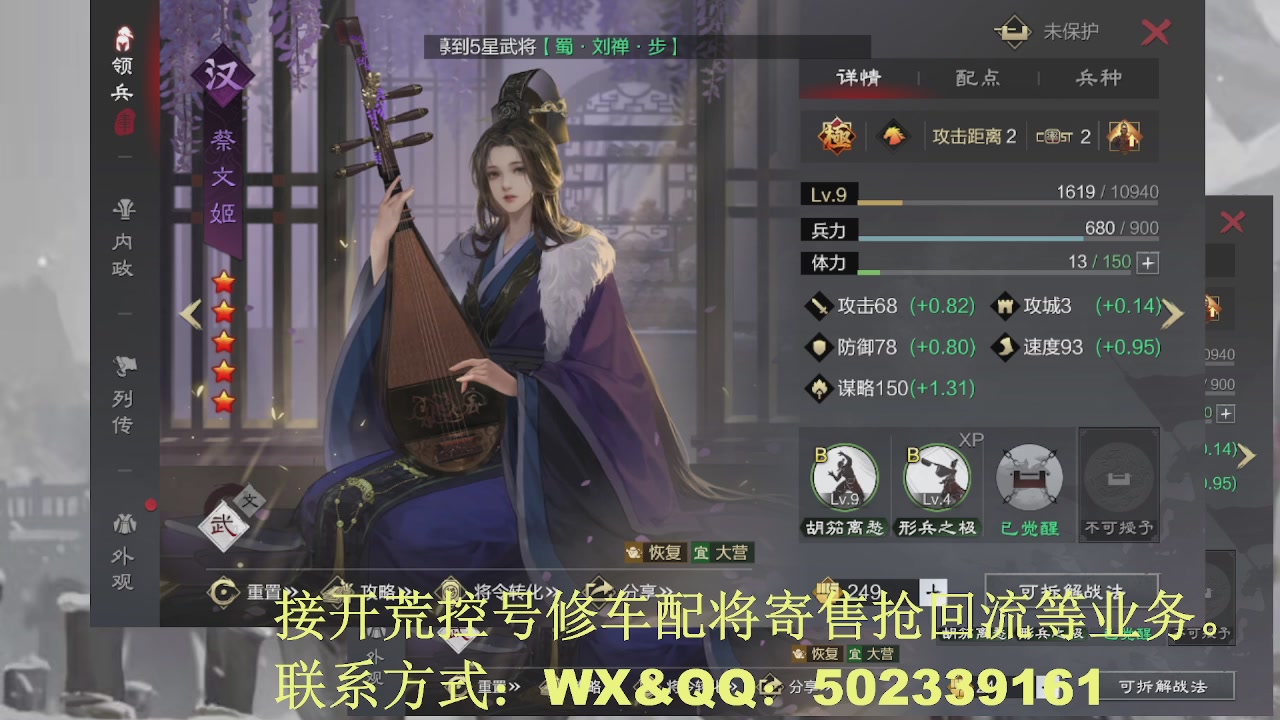
Task: Select the 领兵 sidebar icon
Action: [122, 56]
